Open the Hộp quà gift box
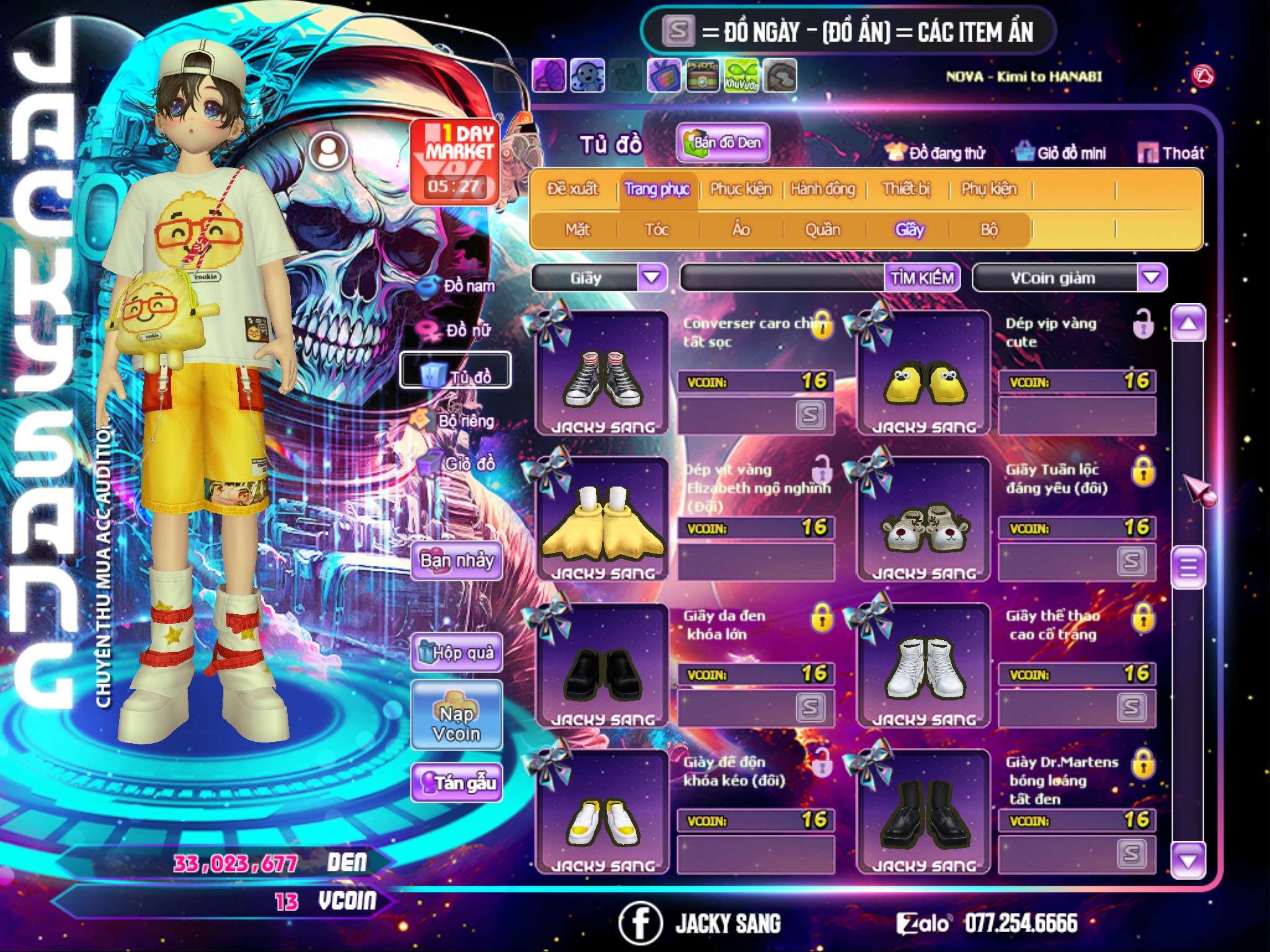The width and height of the screenshot is (1270, 952). (457, 653)
